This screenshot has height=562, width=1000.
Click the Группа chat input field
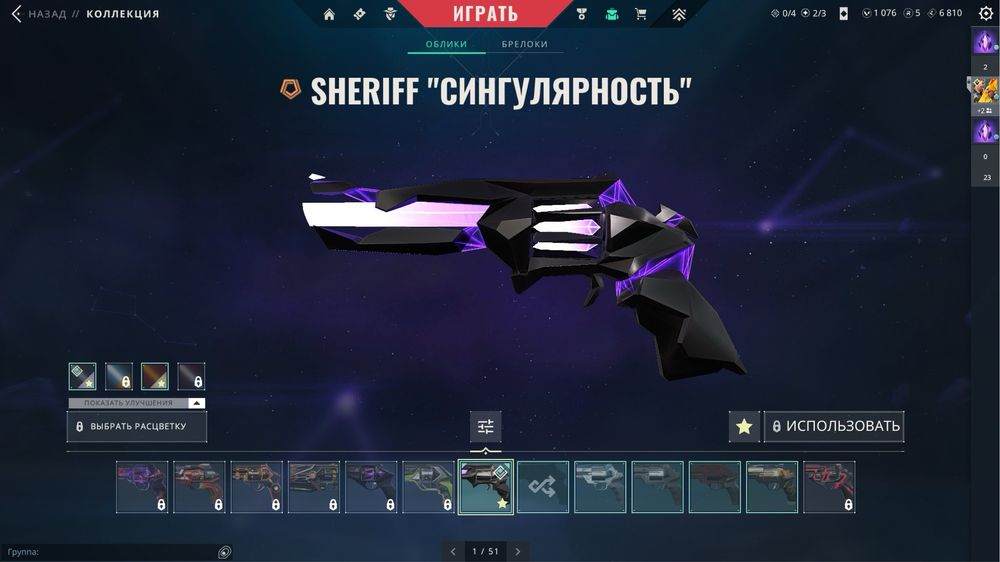[x=110, y=551]
